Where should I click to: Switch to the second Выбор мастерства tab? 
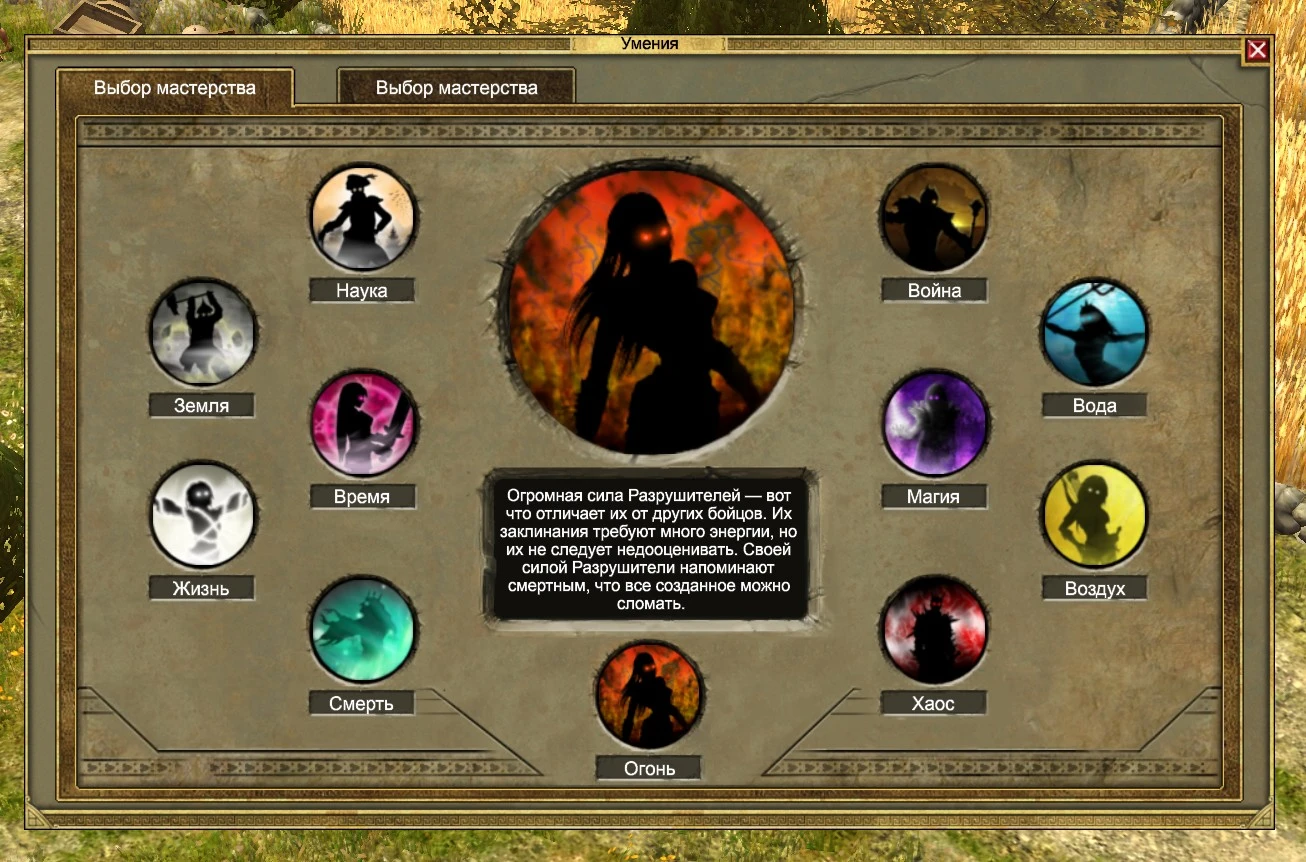(x=455, y=87)
